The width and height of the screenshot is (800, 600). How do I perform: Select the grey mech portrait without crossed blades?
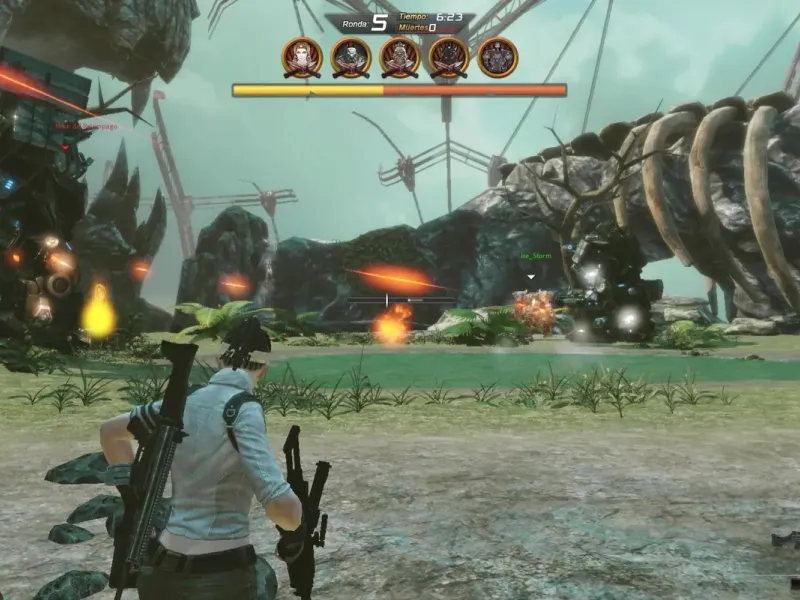pos(498,57)
